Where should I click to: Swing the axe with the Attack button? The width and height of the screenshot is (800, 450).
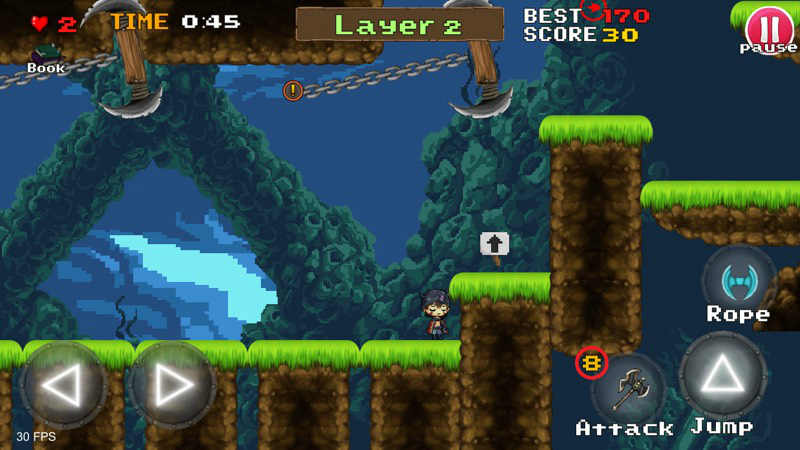pyautogui.click(x=628, y=389)
